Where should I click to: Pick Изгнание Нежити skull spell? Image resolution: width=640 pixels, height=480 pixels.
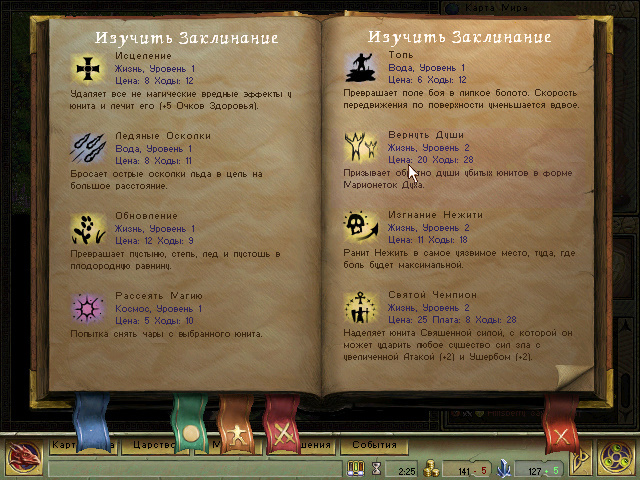coord(361,227)
